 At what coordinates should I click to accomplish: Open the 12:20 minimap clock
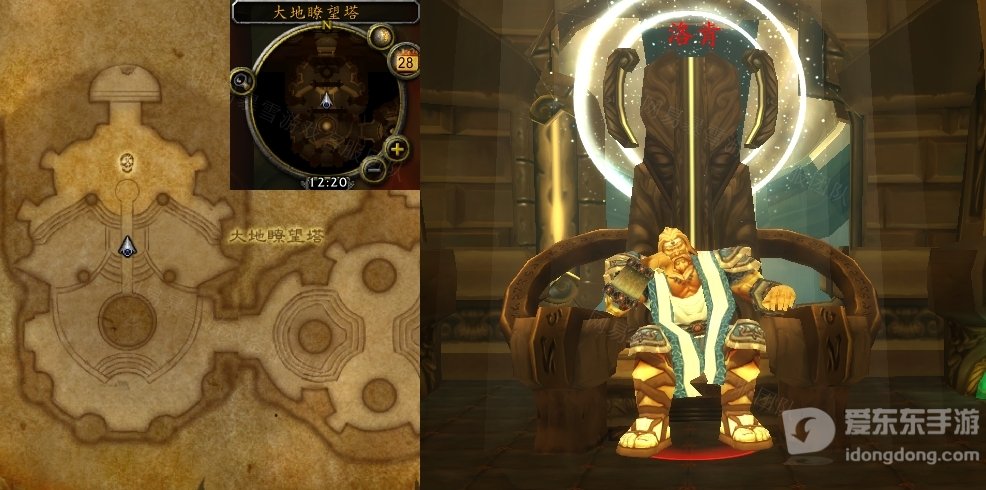point(328,182)
